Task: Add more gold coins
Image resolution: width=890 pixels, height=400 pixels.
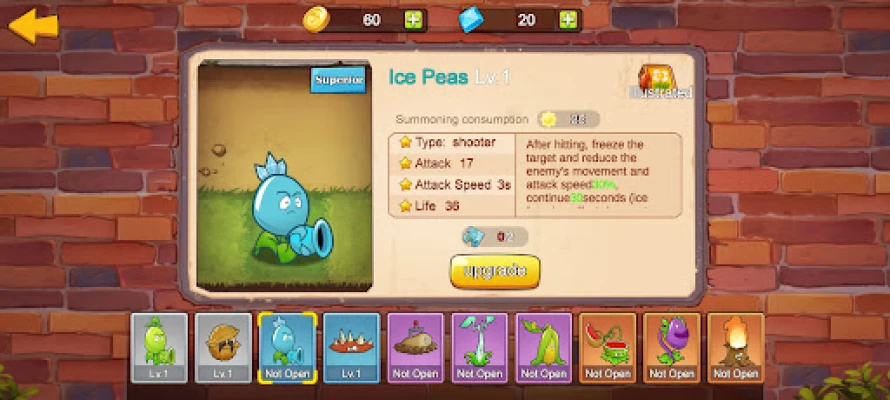Action: point(415,19)
